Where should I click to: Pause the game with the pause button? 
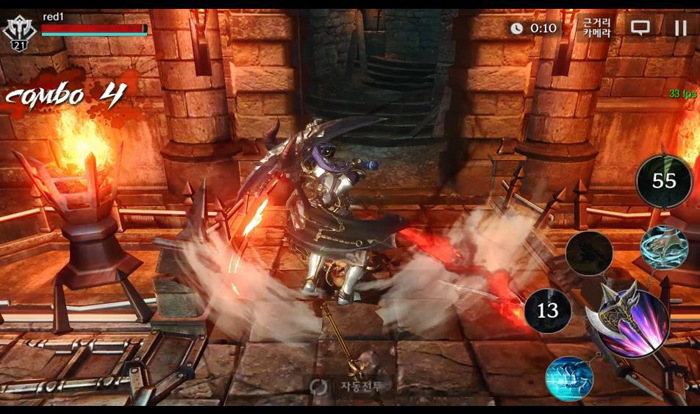click(680, 28)
